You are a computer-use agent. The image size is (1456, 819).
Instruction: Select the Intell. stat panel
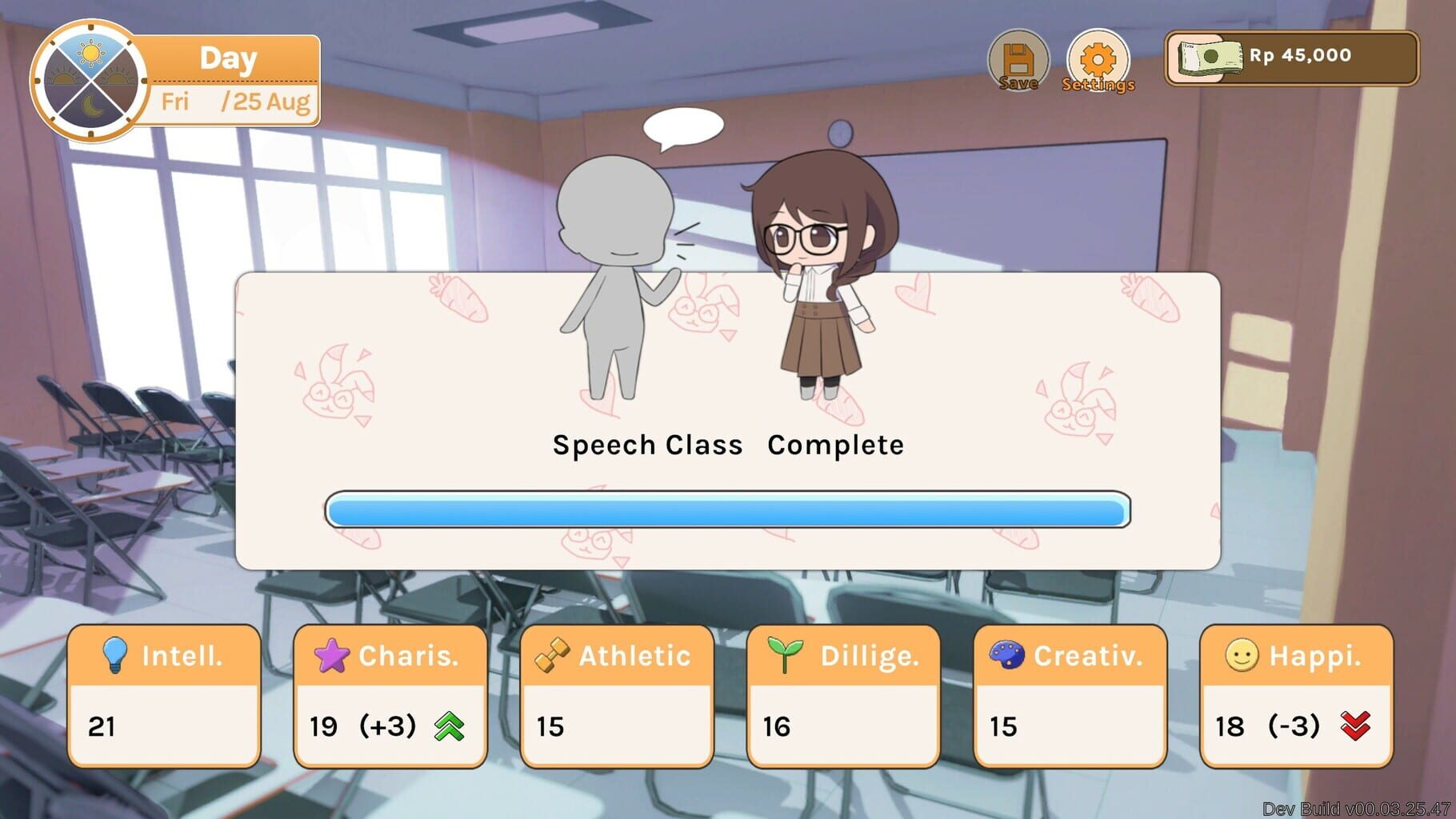[164, 696]
